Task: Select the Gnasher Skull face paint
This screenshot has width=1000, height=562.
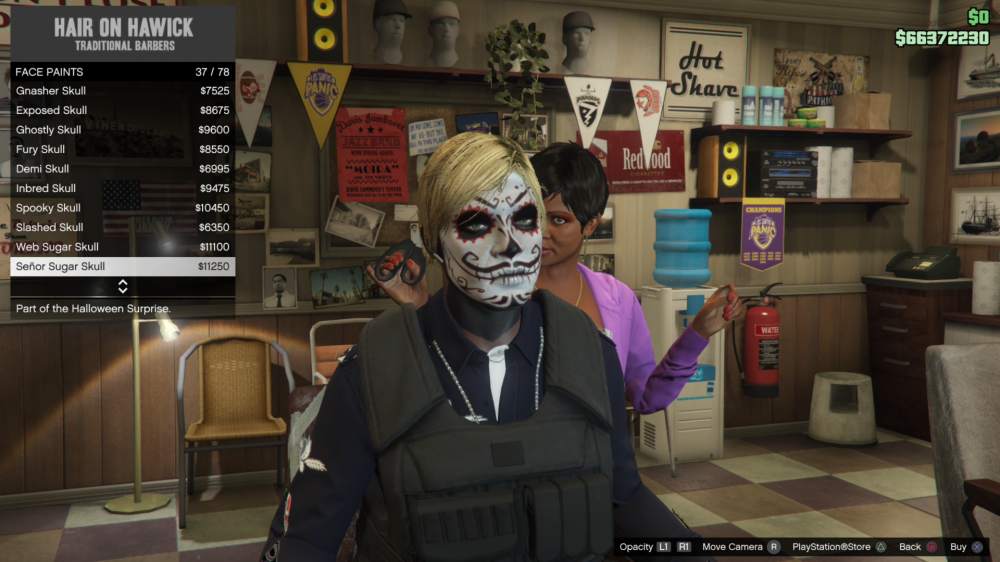Action: click(x=122, y=91)
